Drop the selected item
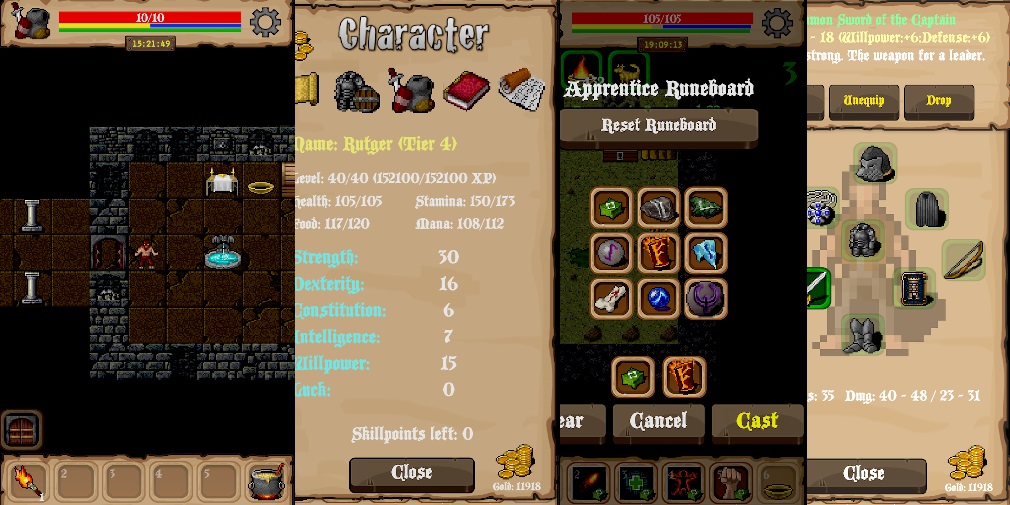 click(x=938, y=101)
